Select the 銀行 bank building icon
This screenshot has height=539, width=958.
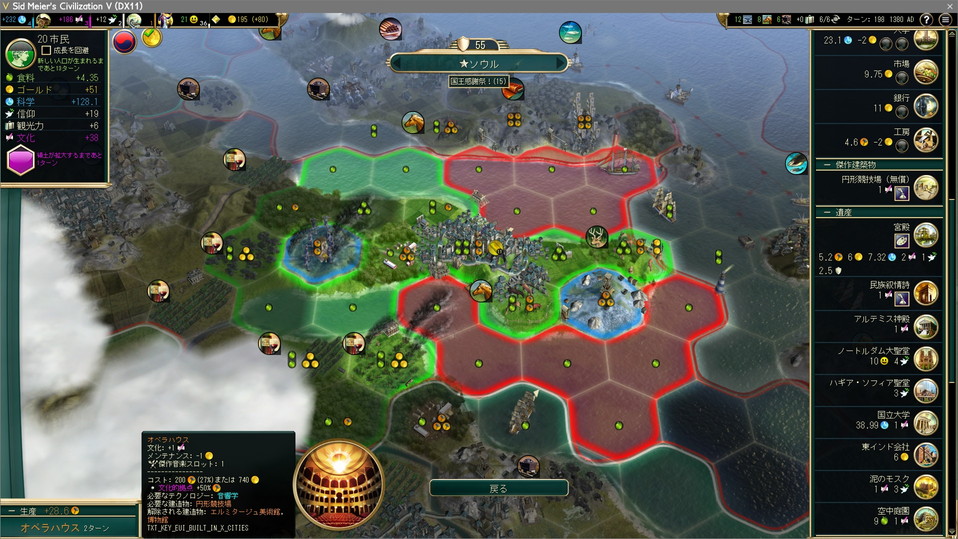click(x=926, y=106)
